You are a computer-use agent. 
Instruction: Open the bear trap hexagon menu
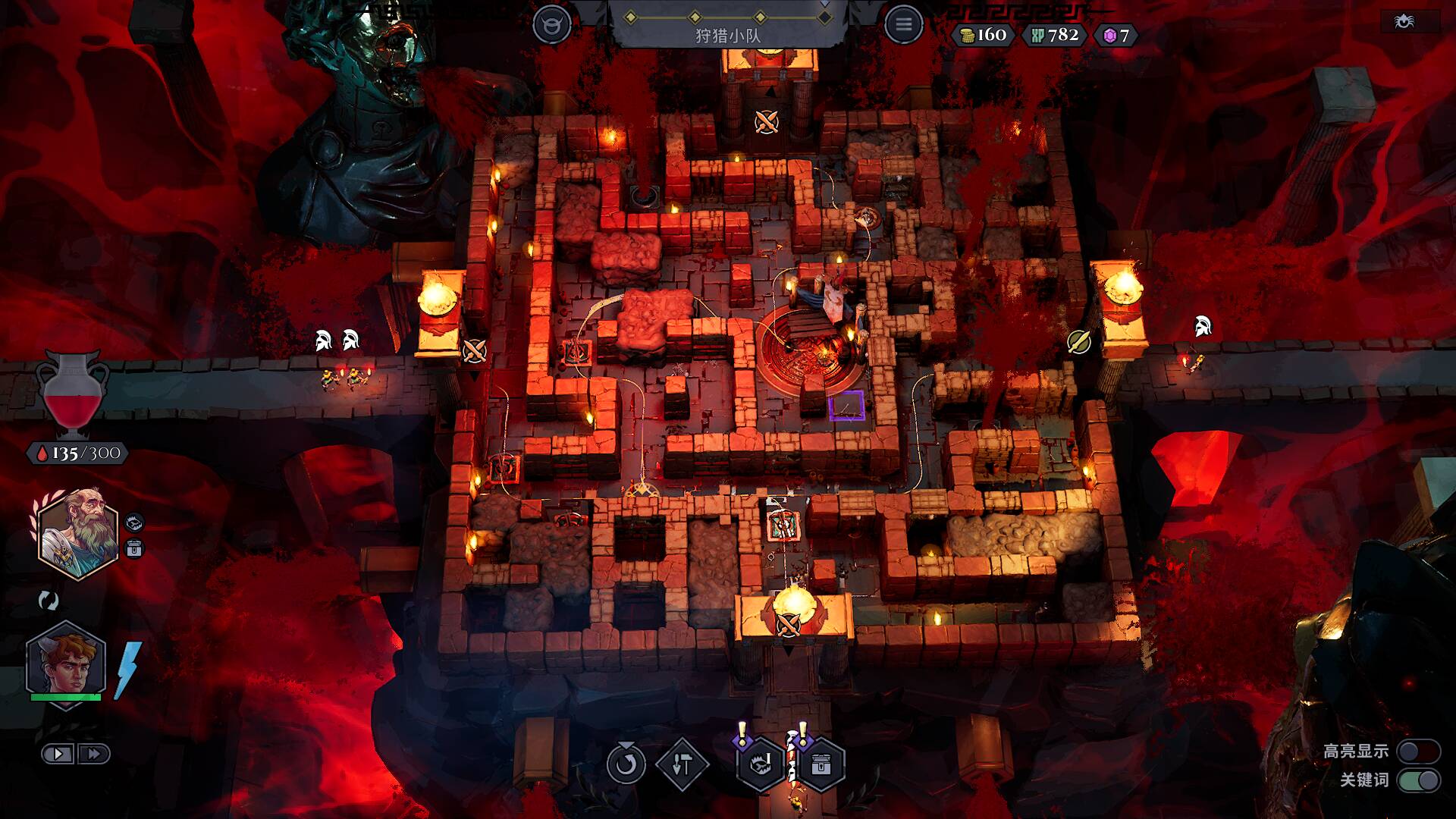[x=761, y=764]
